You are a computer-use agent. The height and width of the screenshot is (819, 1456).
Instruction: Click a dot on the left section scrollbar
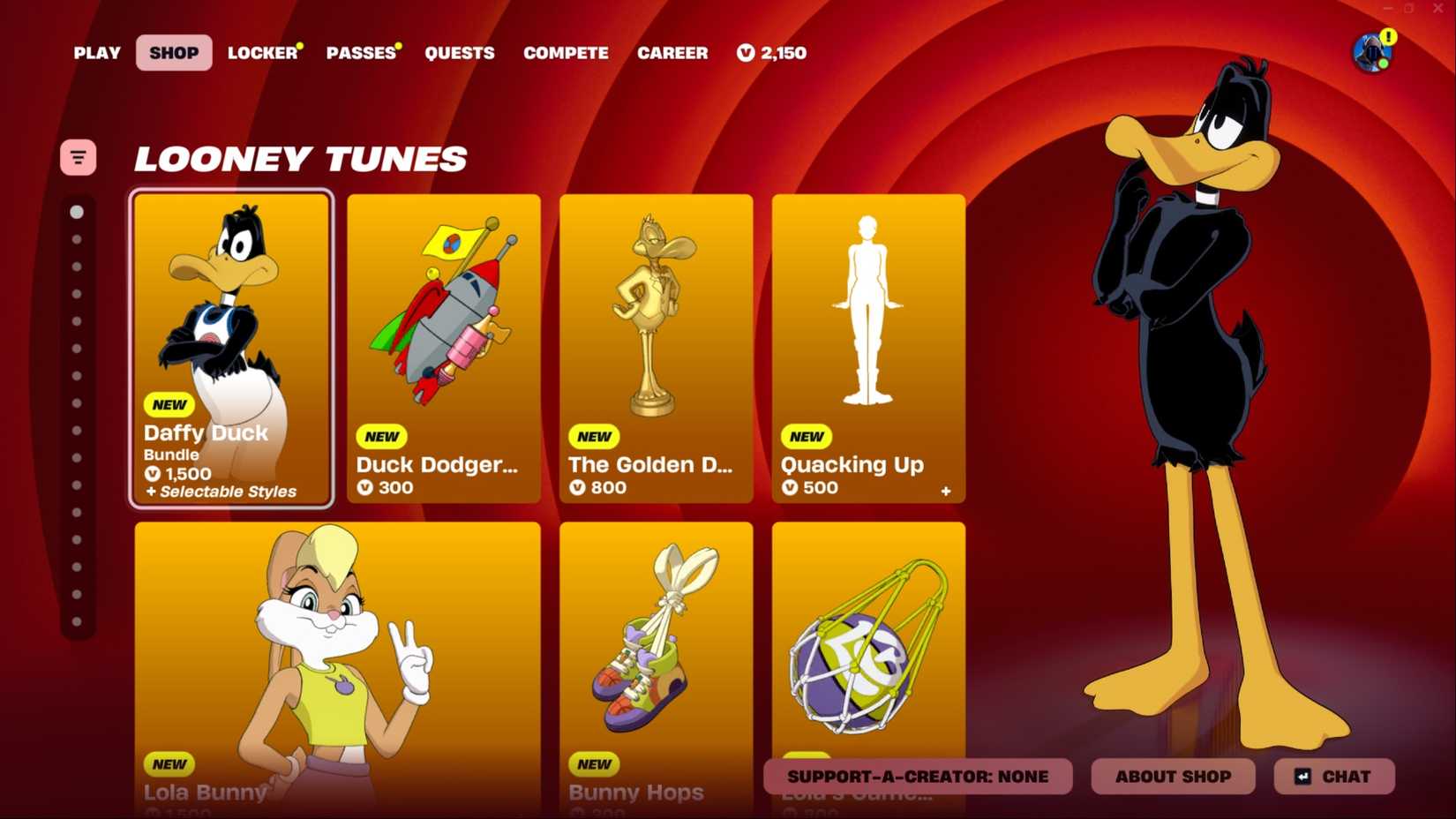78,213
